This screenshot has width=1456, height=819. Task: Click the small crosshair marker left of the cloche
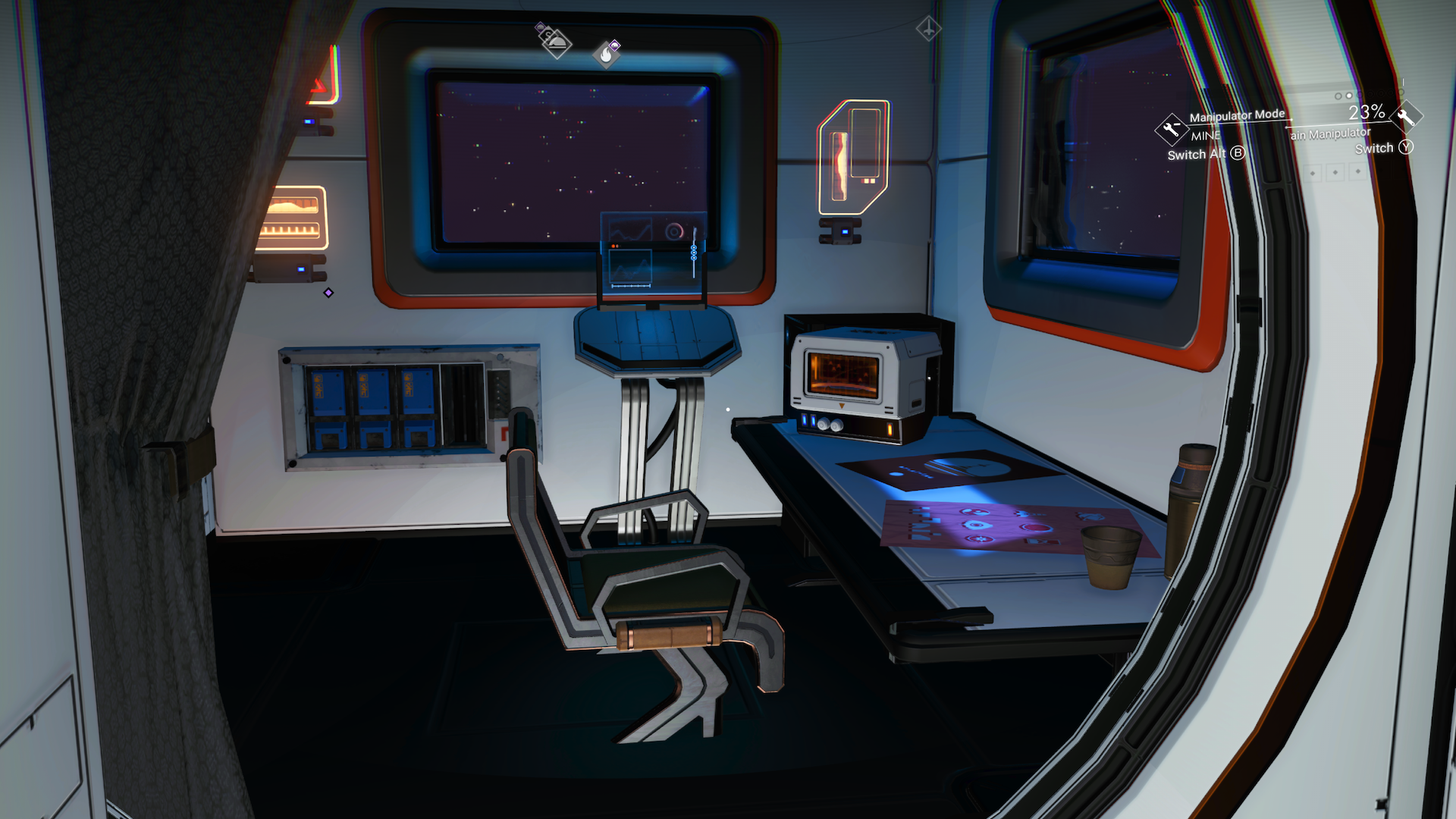540,26
